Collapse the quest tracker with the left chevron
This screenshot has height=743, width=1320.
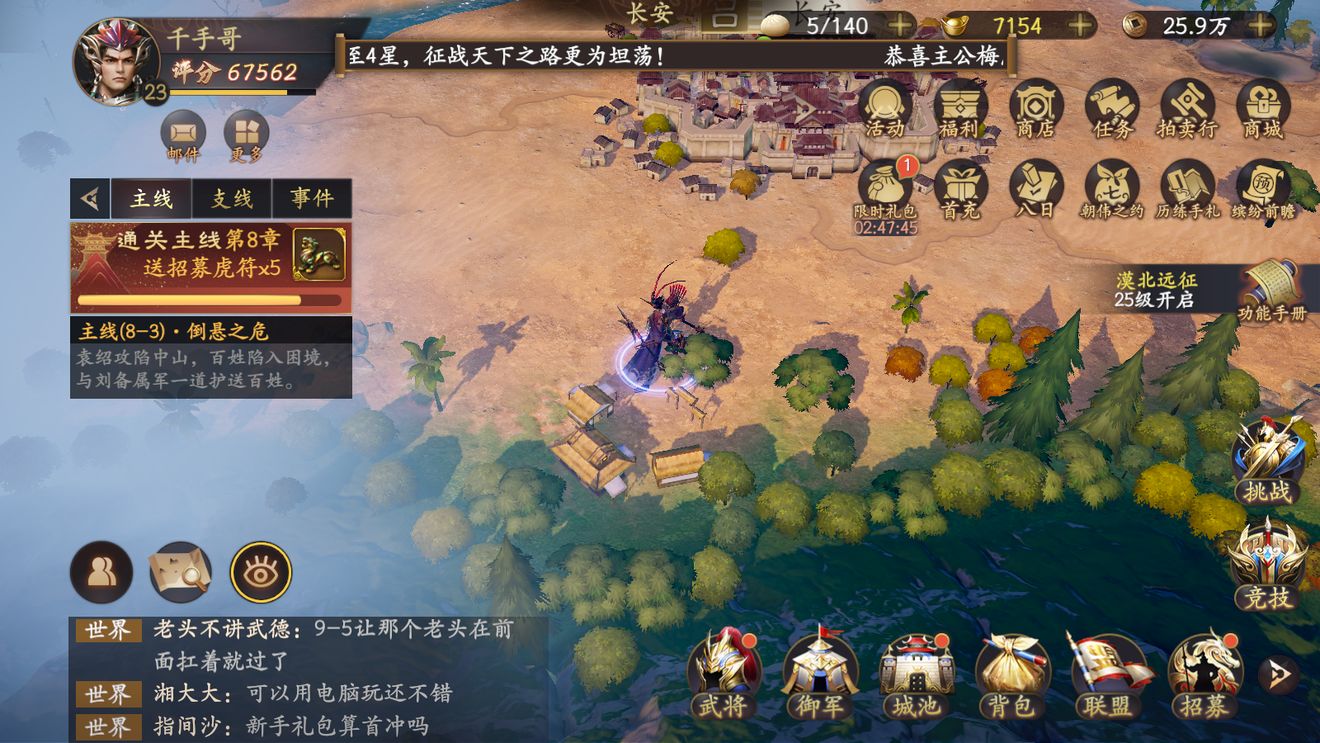[x=91, y=198]
